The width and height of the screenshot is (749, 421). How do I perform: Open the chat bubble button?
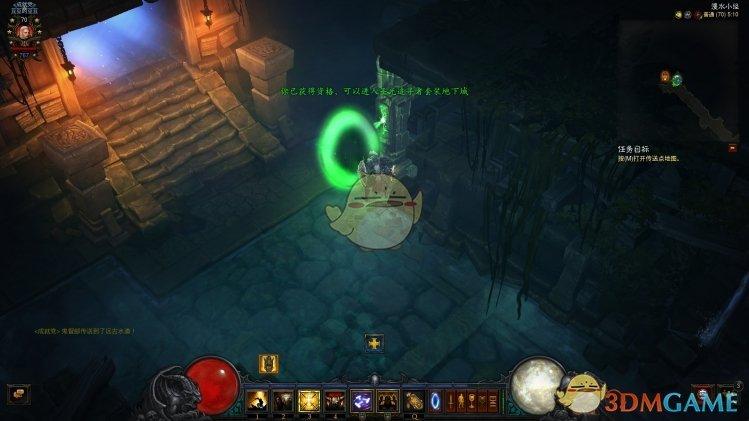tap(19, 393)
